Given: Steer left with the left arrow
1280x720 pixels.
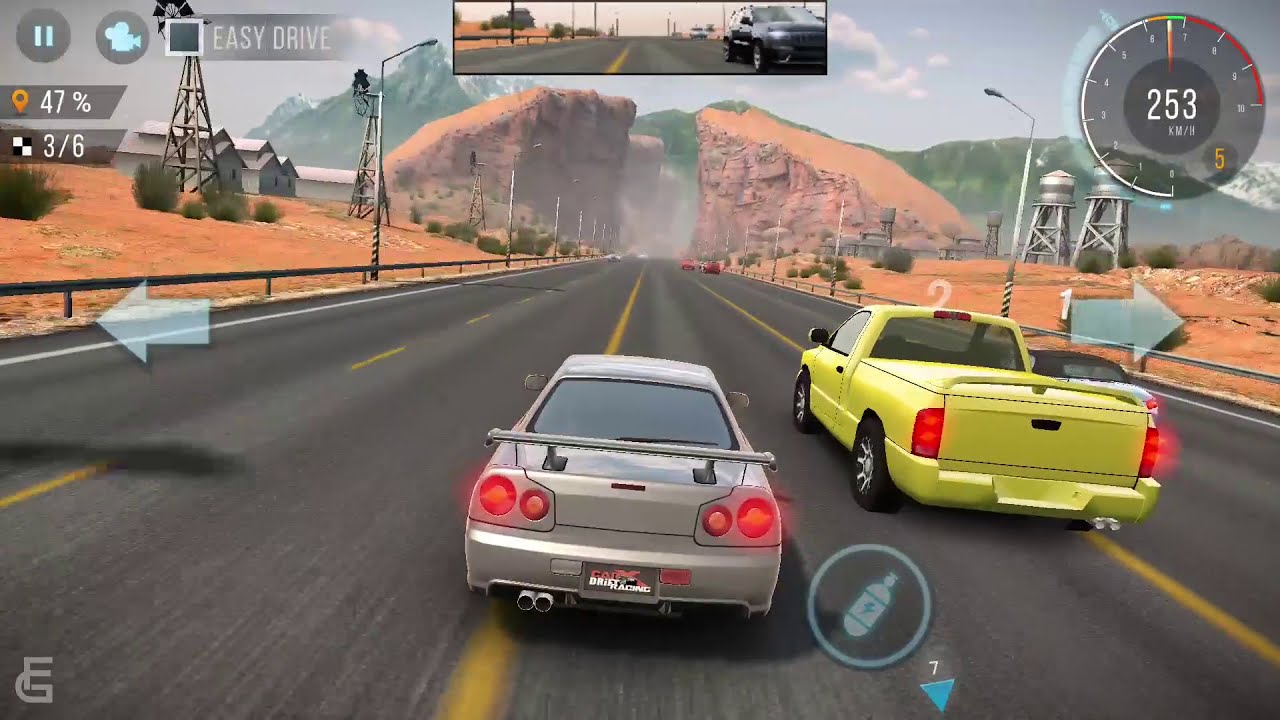Looking at the screenshot, I should (153, 322).
